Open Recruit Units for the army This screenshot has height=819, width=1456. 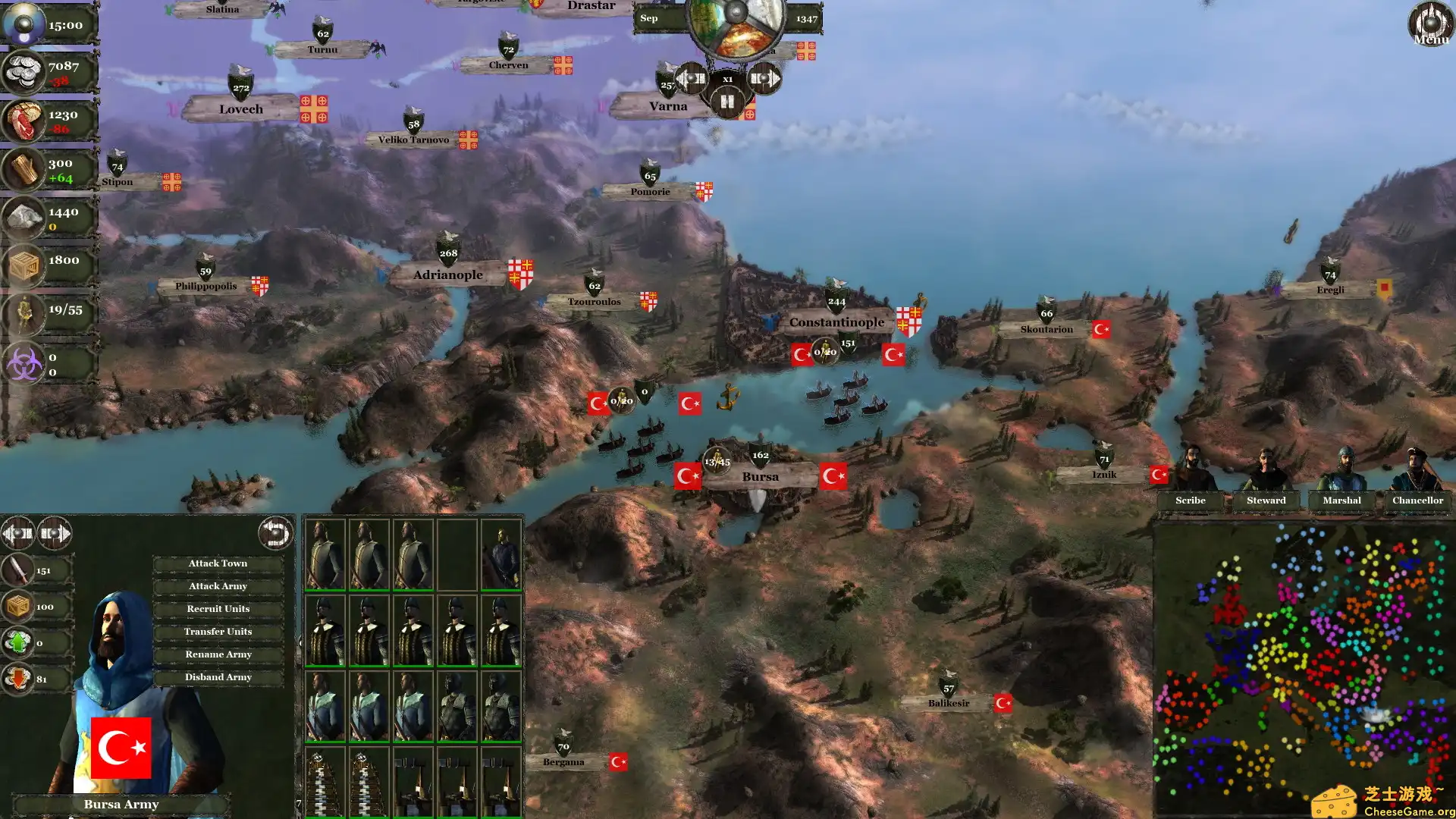tap(218, 608)
